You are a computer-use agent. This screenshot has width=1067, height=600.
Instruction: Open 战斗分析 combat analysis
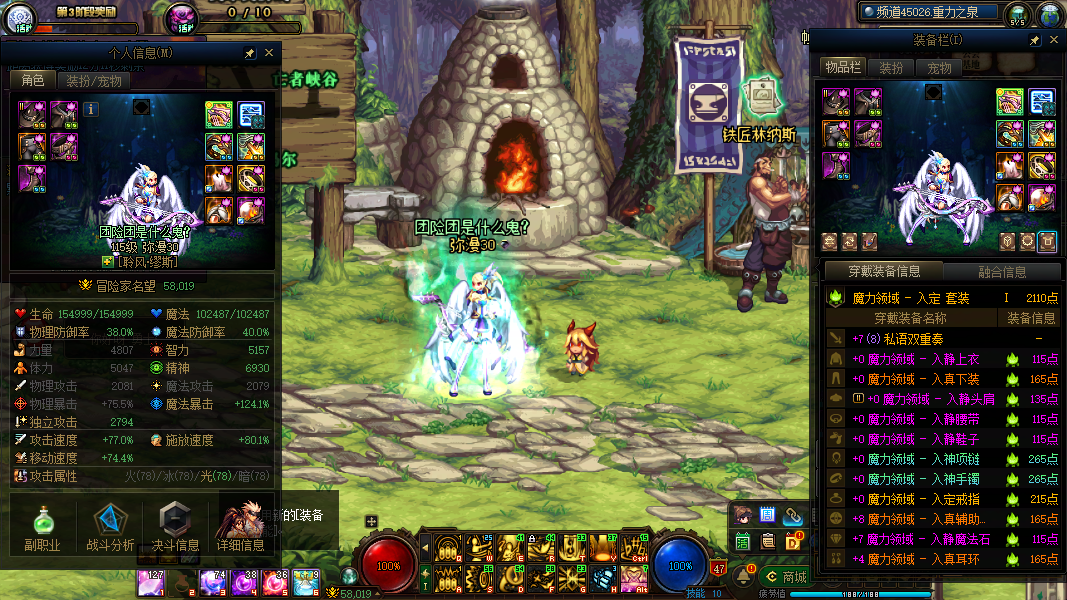click(x=110, y=528)
